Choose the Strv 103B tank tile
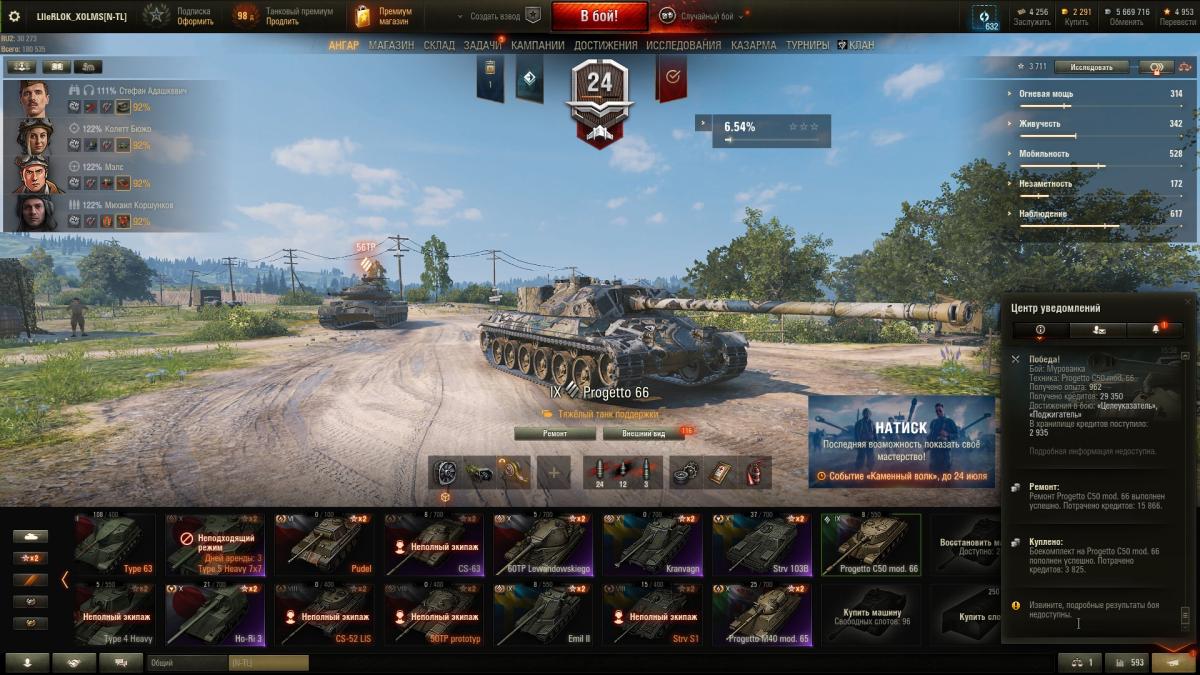The image size is (1200, 675). click(x=766, y=545)
